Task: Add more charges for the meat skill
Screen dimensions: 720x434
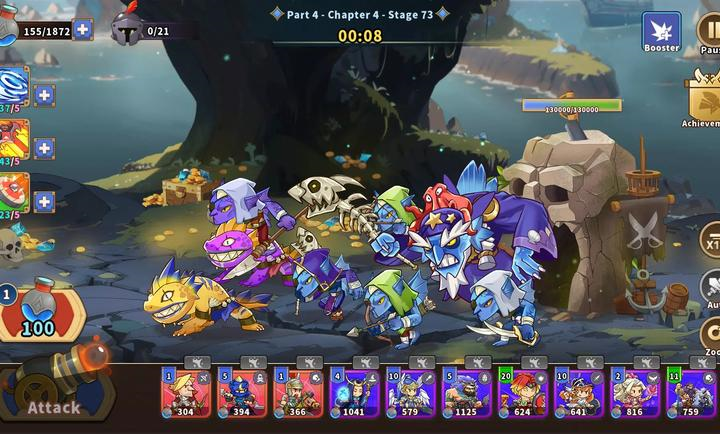Action: point(44,201)
